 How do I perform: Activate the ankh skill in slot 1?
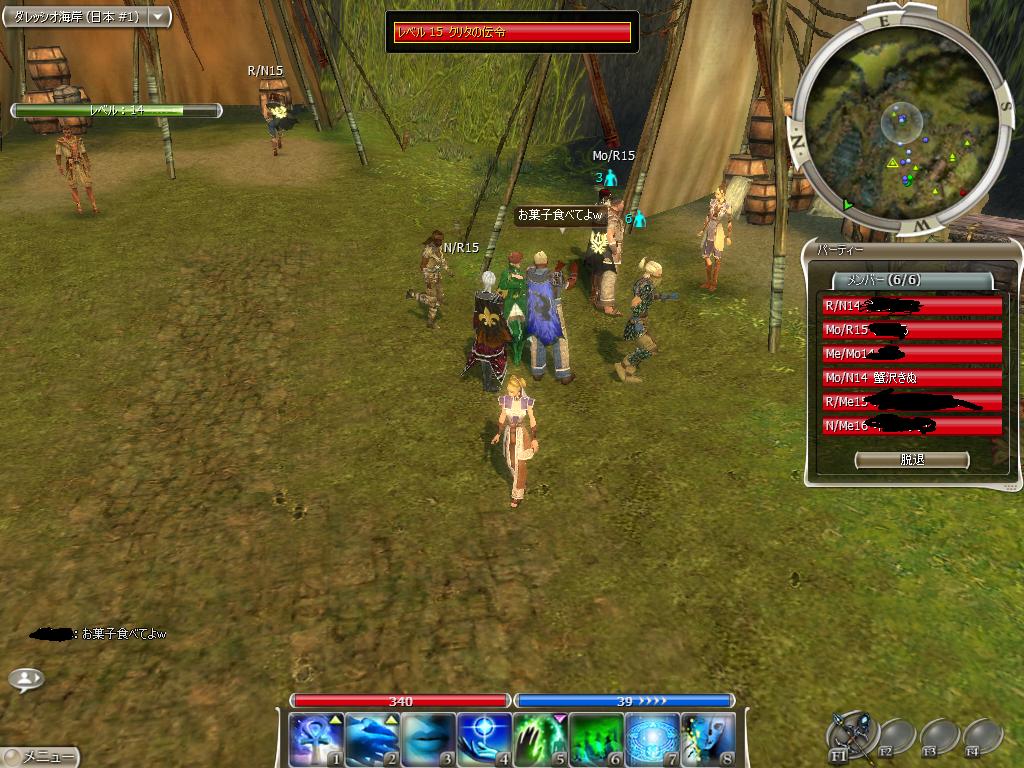(316, 739)
